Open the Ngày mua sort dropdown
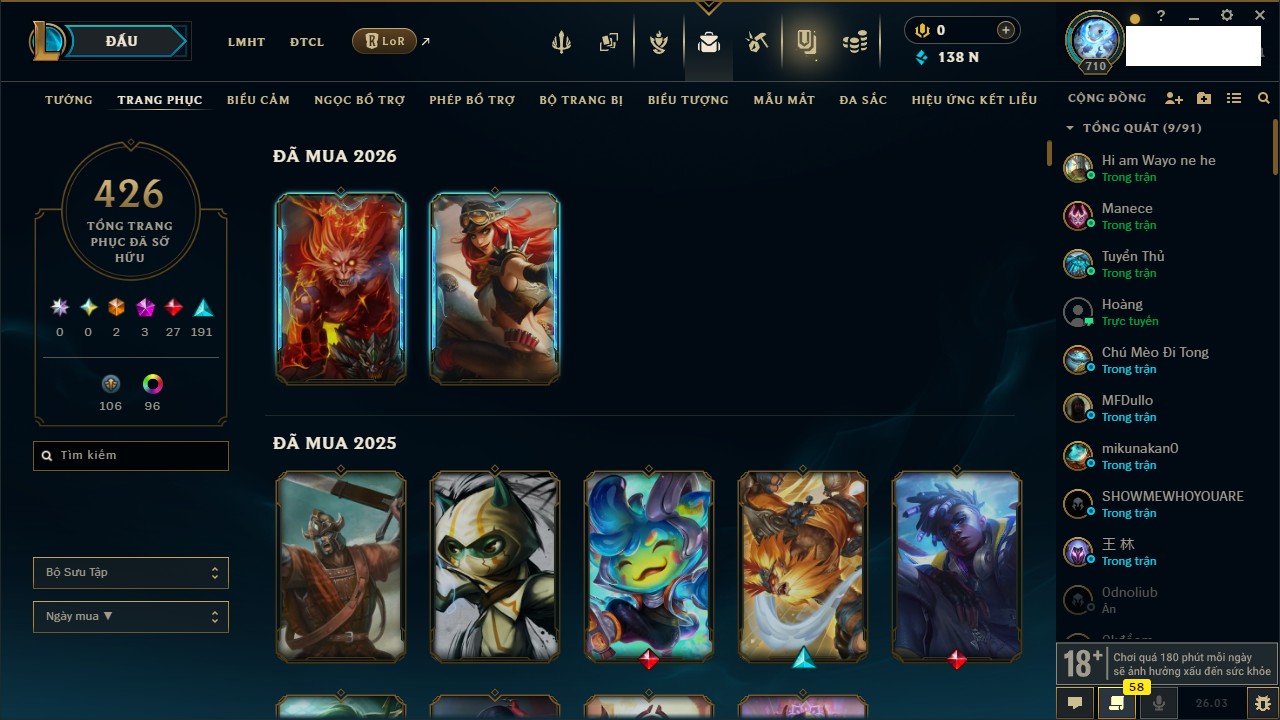1280x720 pixels. pyautogui.click(x=131, y=616)
